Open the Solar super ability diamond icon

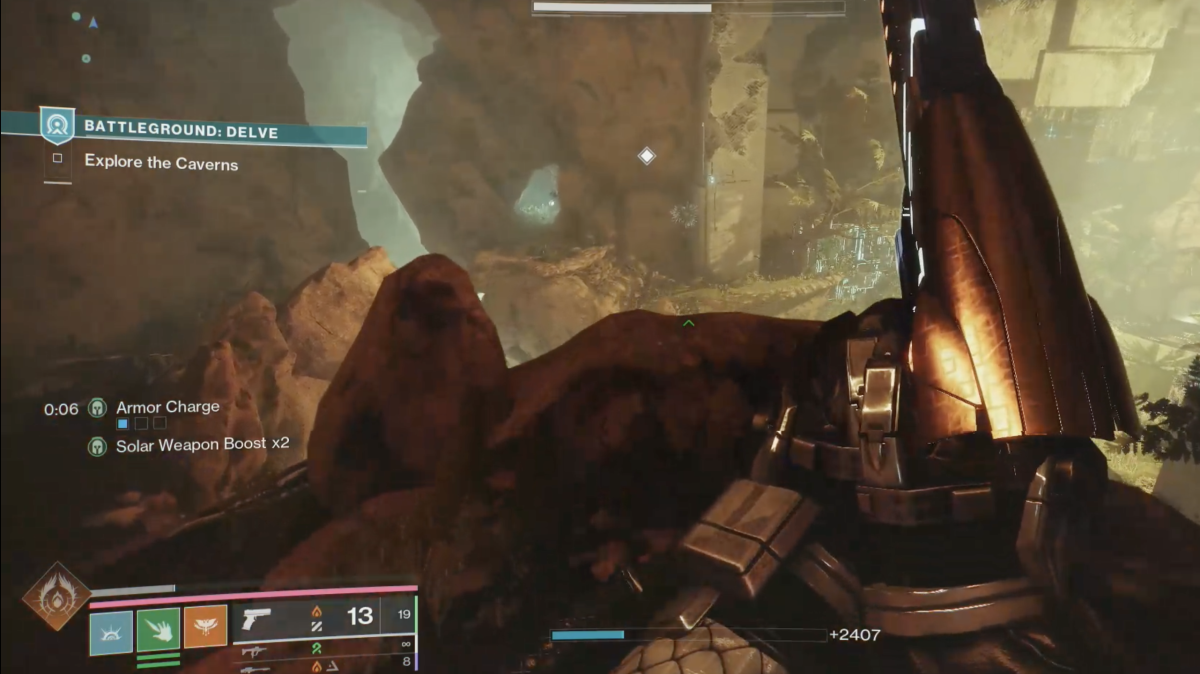click(56, 596)
